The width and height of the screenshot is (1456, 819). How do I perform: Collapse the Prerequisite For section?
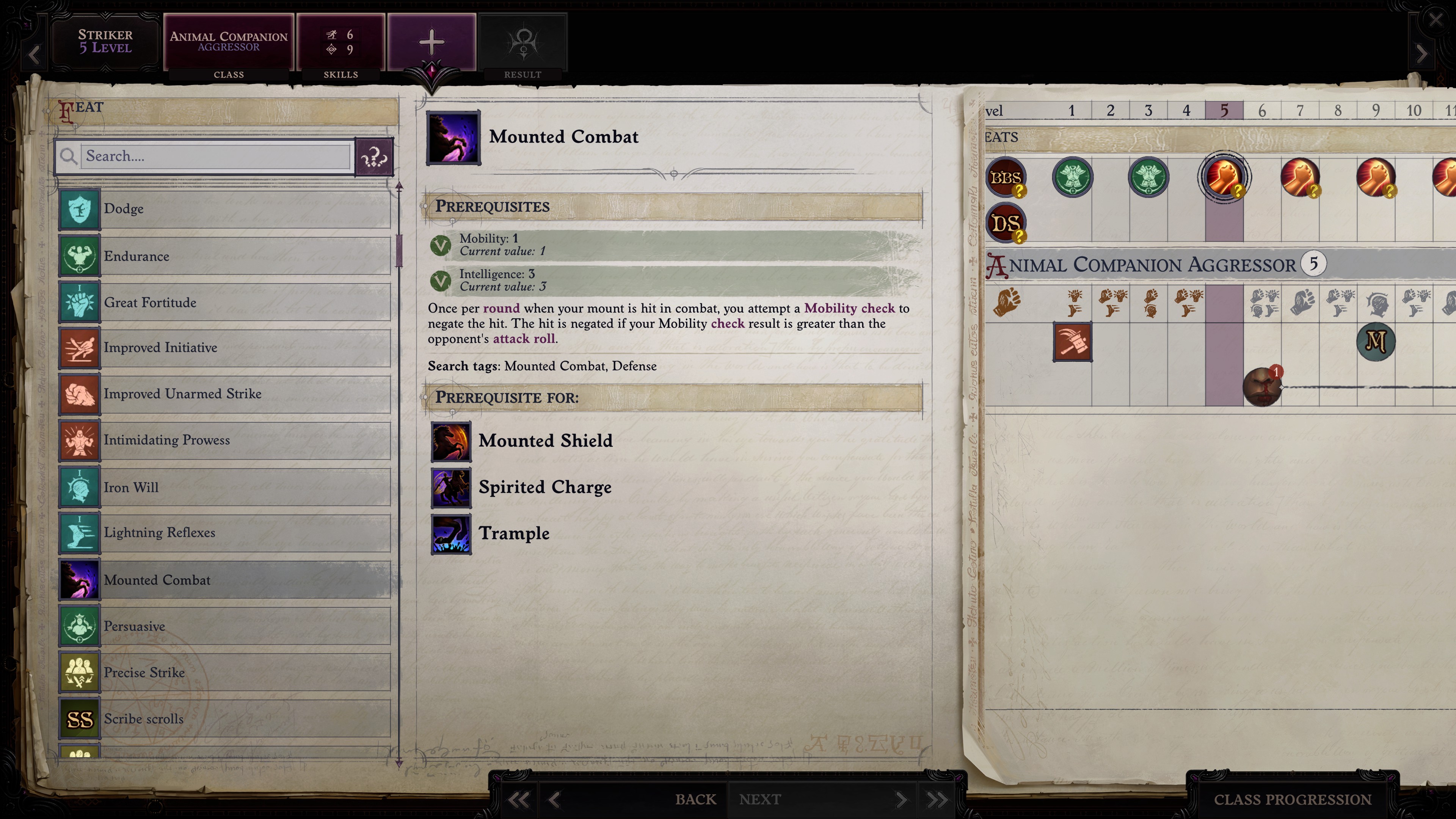(x=425, y=397)
